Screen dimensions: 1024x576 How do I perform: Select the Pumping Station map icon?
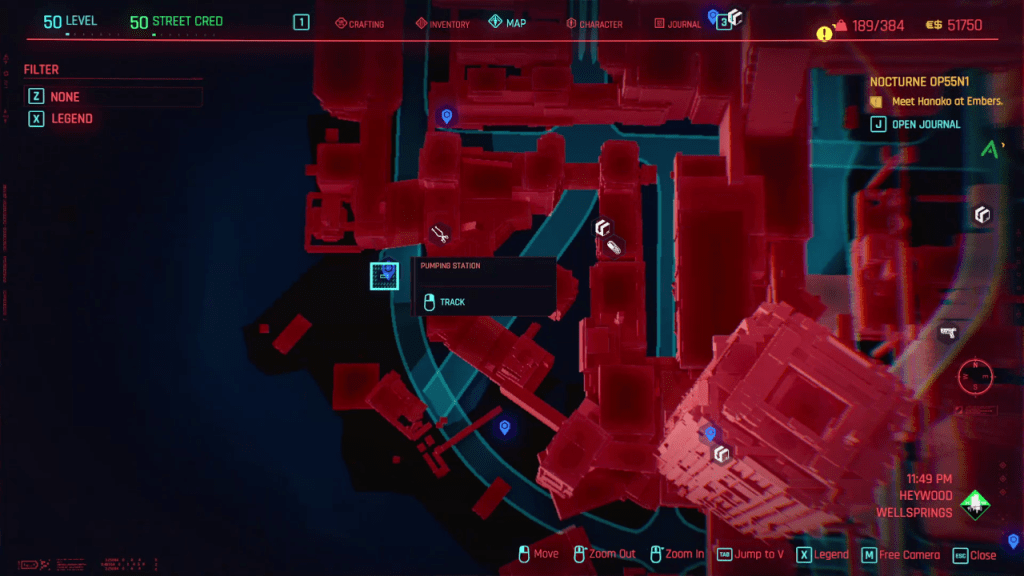click(384, 275)
